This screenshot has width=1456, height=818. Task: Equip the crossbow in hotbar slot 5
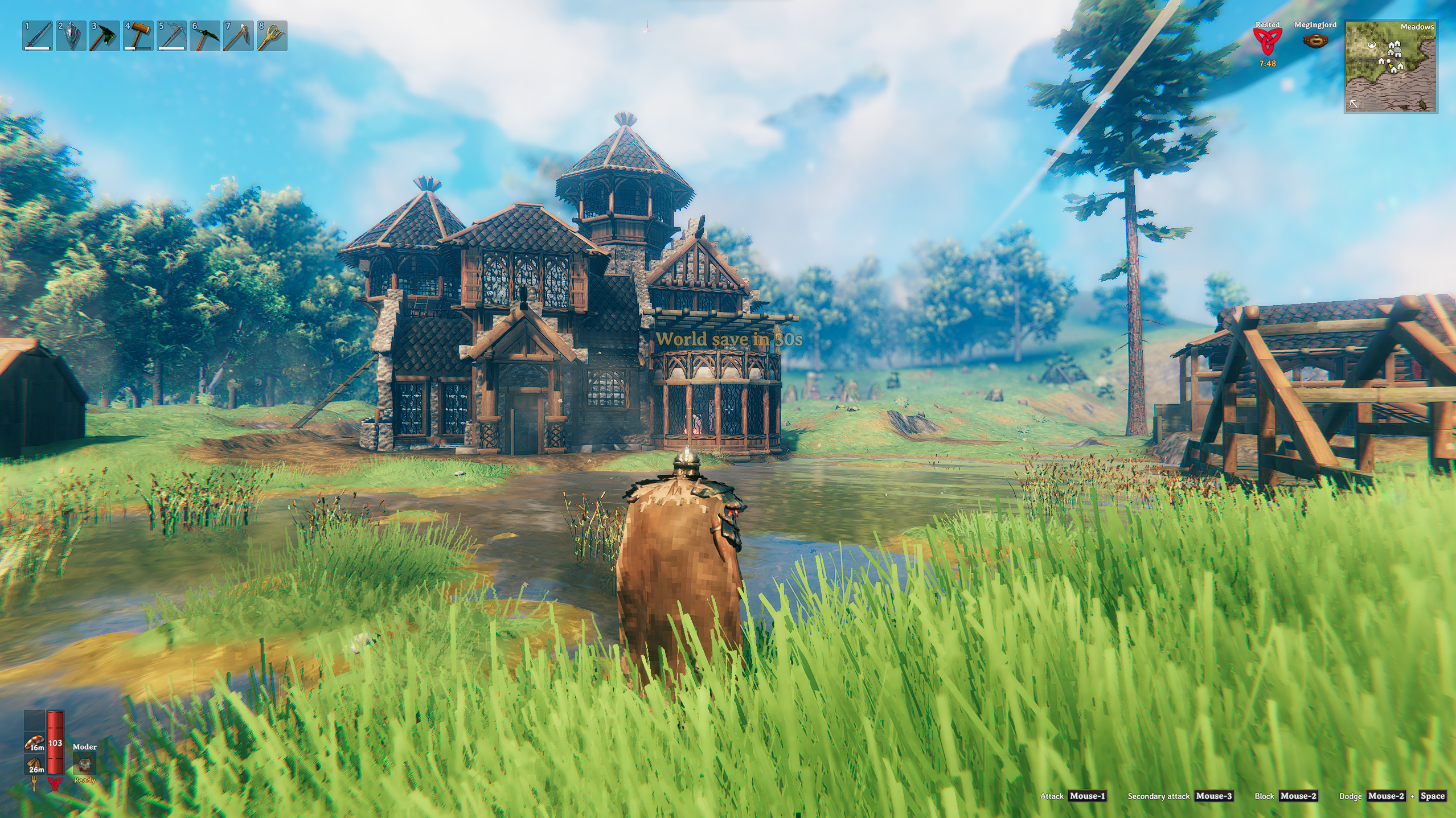click(171, 36)
